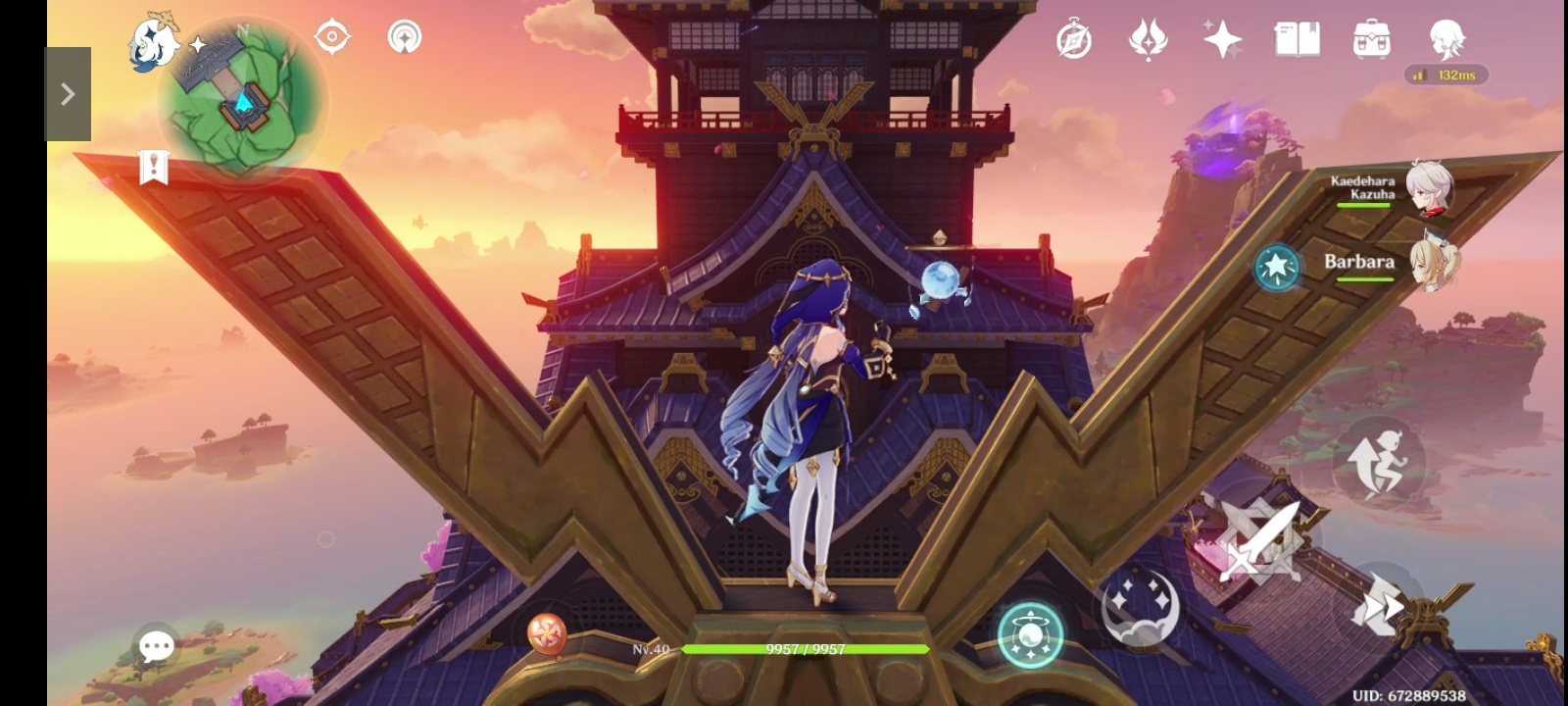Switch to Kaedehara Kazuha's portrait
The height and width of the screenshot is (706, 1568).
tap(1430, 189)
